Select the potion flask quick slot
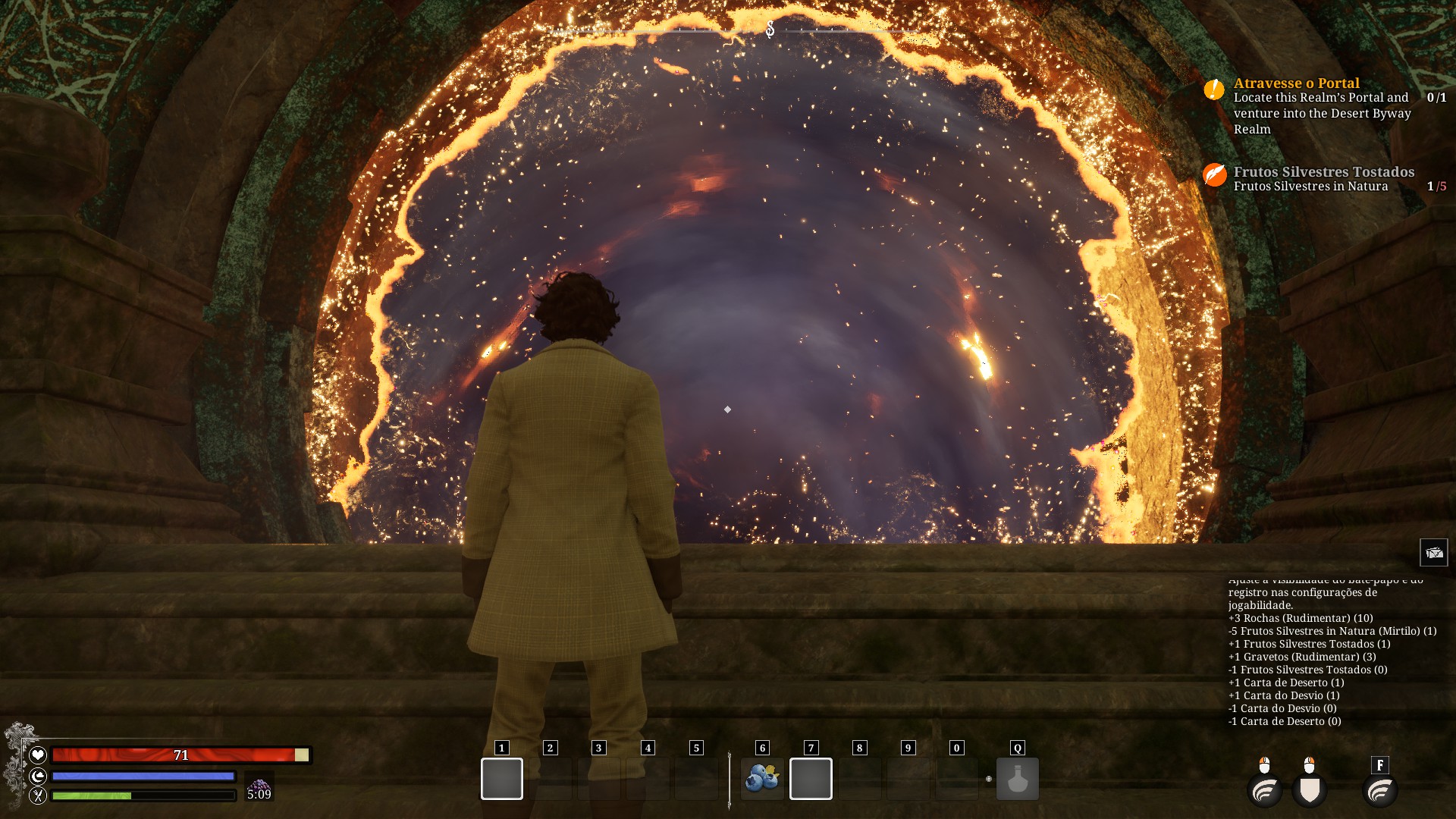 (1017, 779)
